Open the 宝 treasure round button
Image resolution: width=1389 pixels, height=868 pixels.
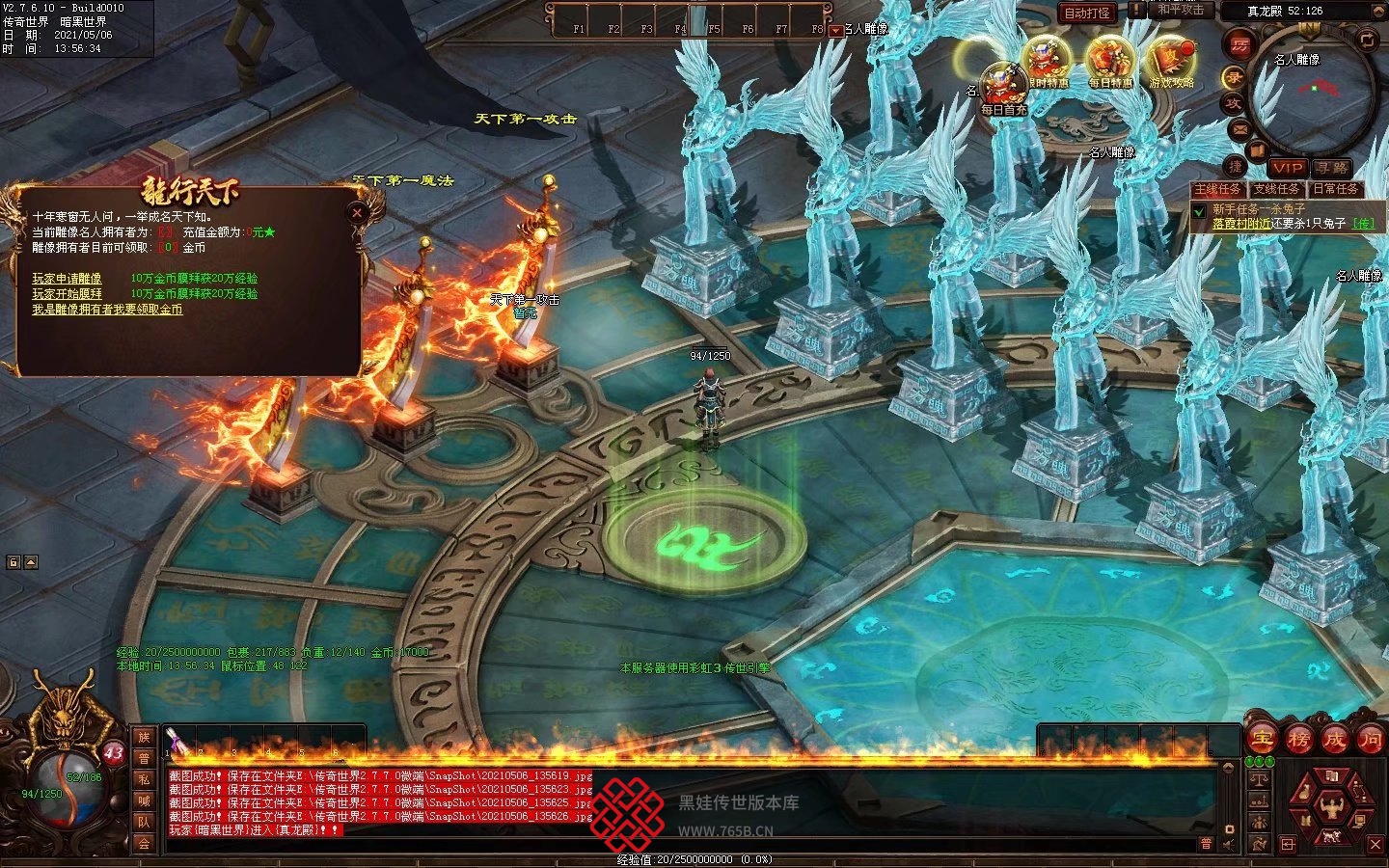1261,739
